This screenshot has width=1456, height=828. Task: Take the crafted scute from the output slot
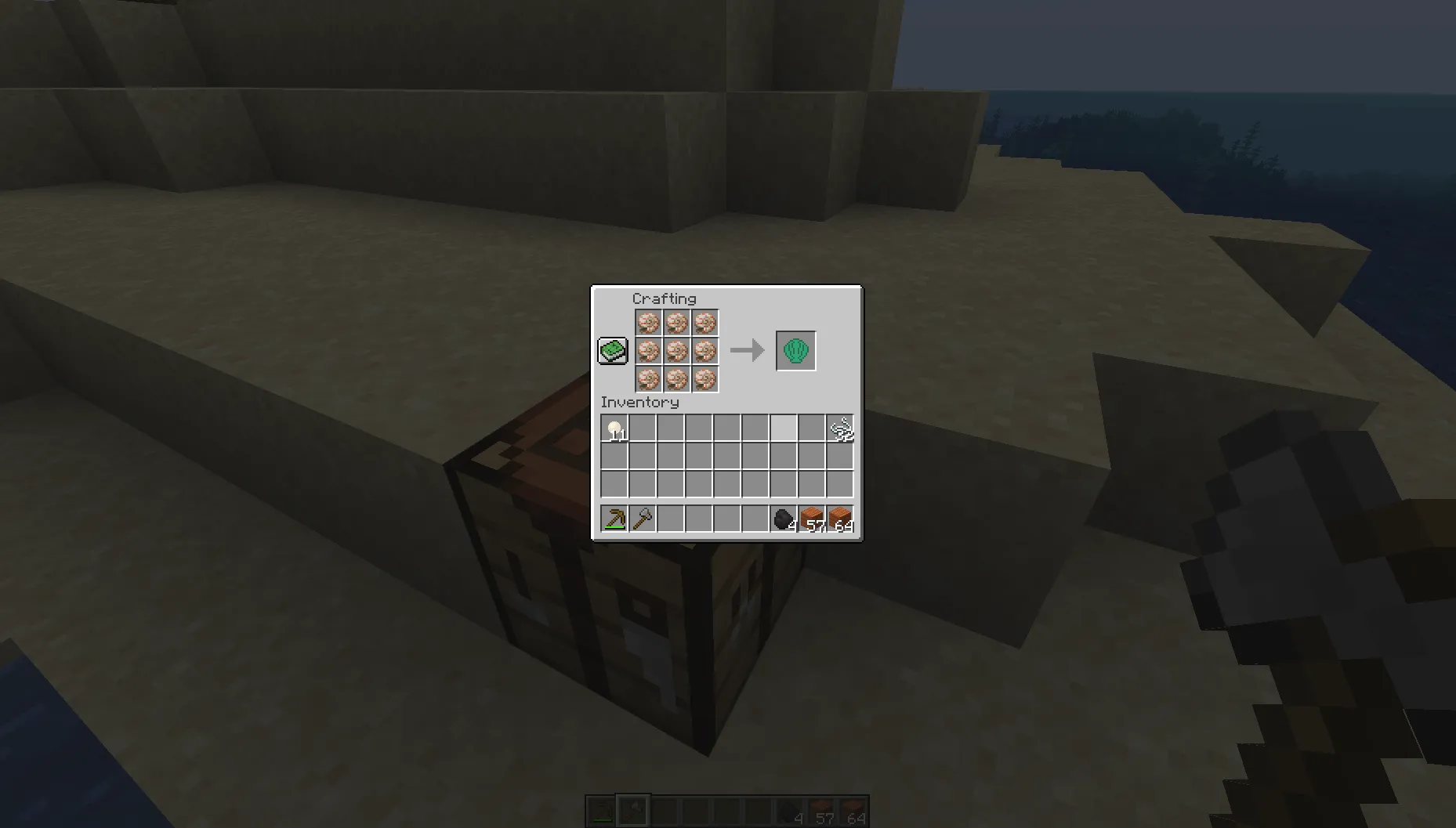(795, 350)
